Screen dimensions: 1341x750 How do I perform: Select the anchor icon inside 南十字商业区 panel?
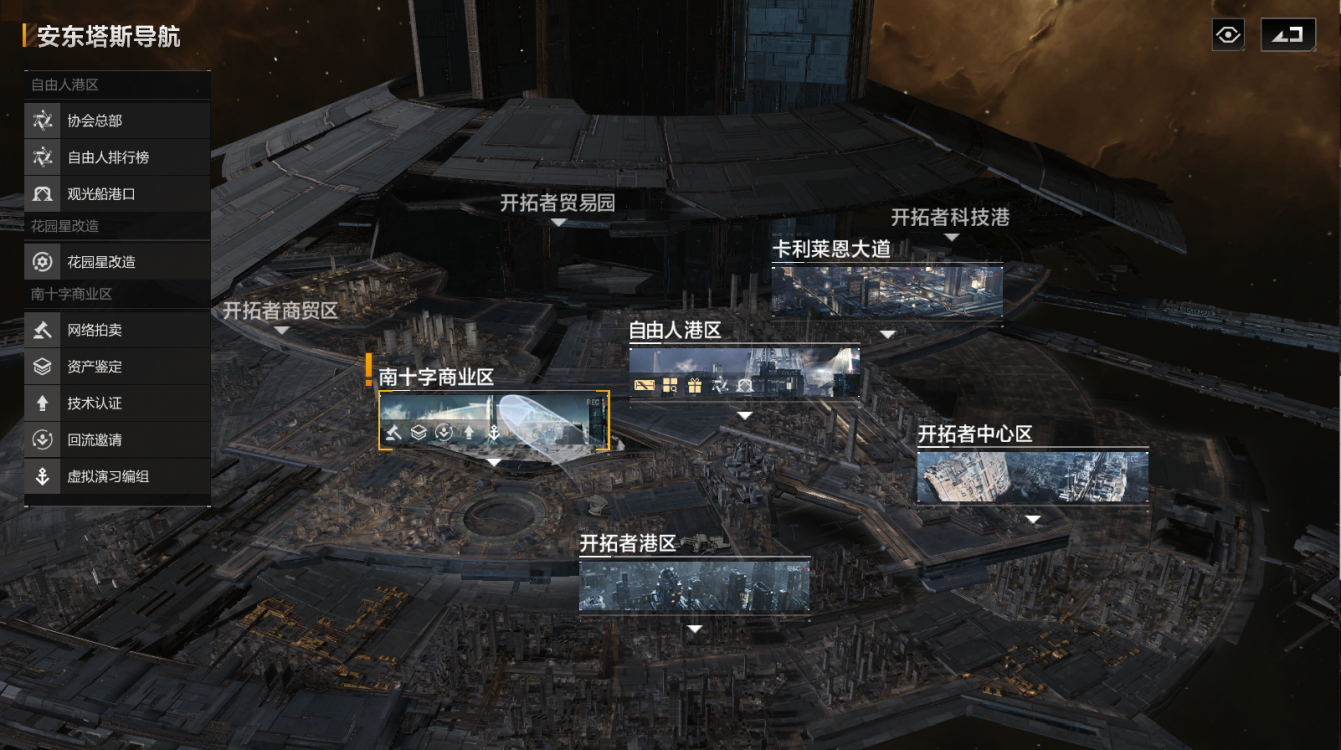pos(494,434)
